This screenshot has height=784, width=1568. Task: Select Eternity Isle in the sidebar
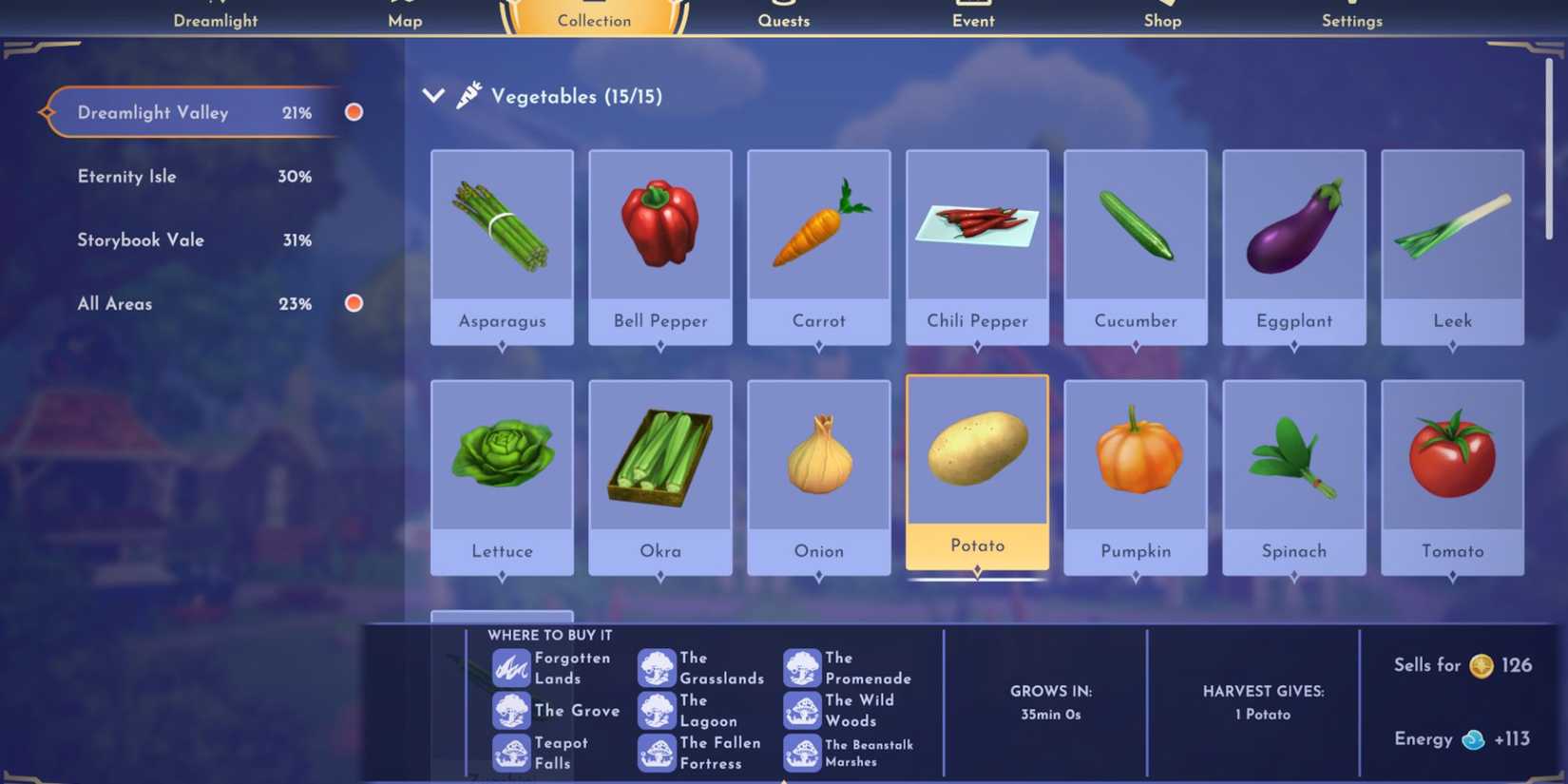point(126,176)
